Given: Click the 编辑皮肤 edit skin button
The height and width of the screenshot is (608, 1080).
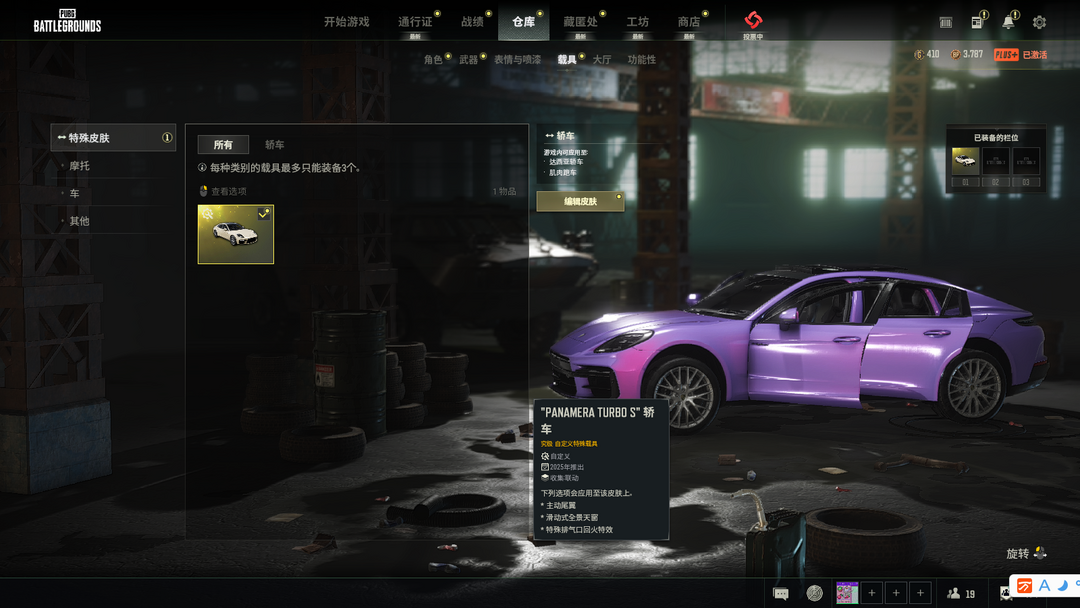Looking at the screenshot, I should click(580, 201).
